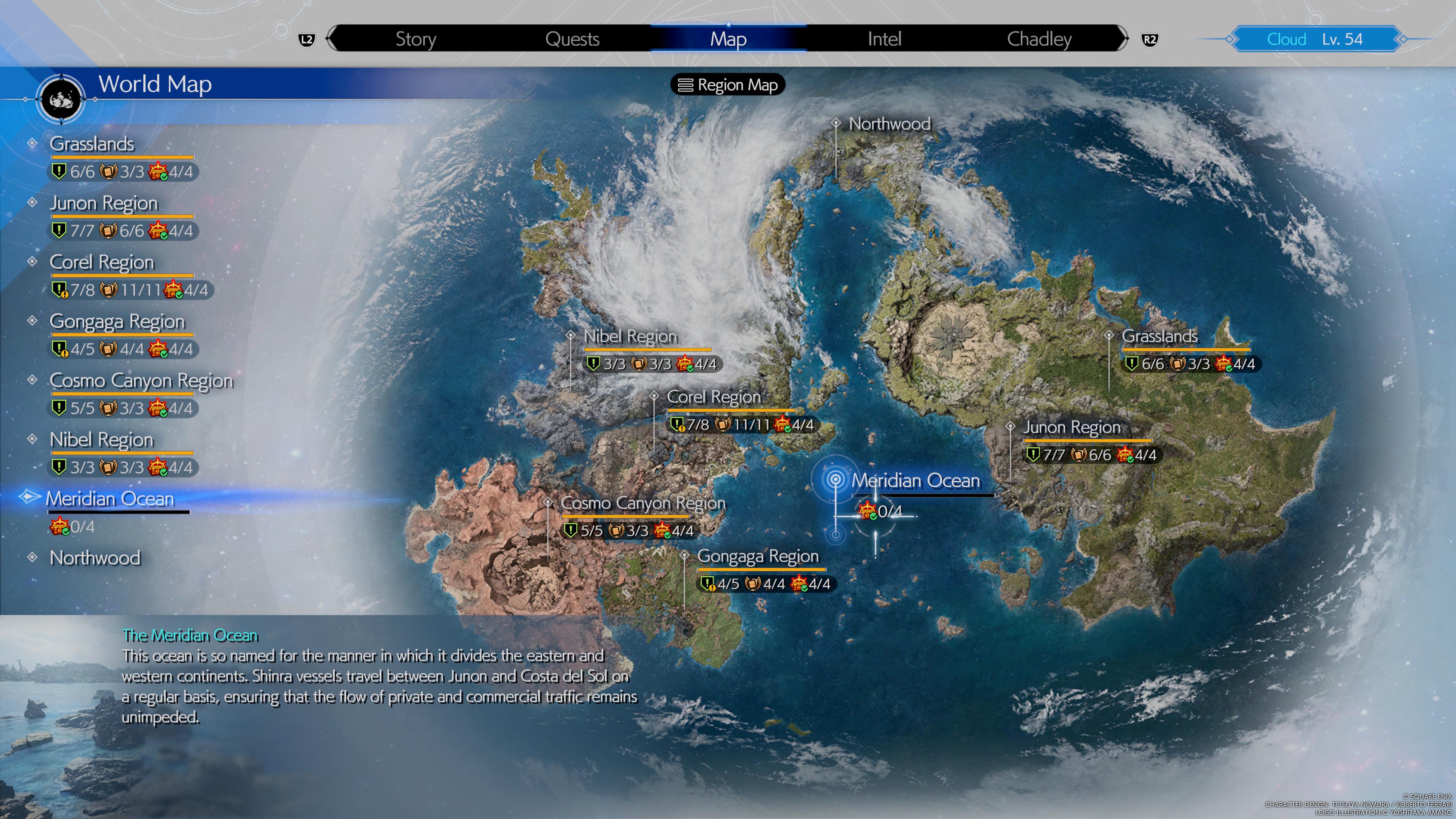Open the Chadley tab

(1040, 39)
